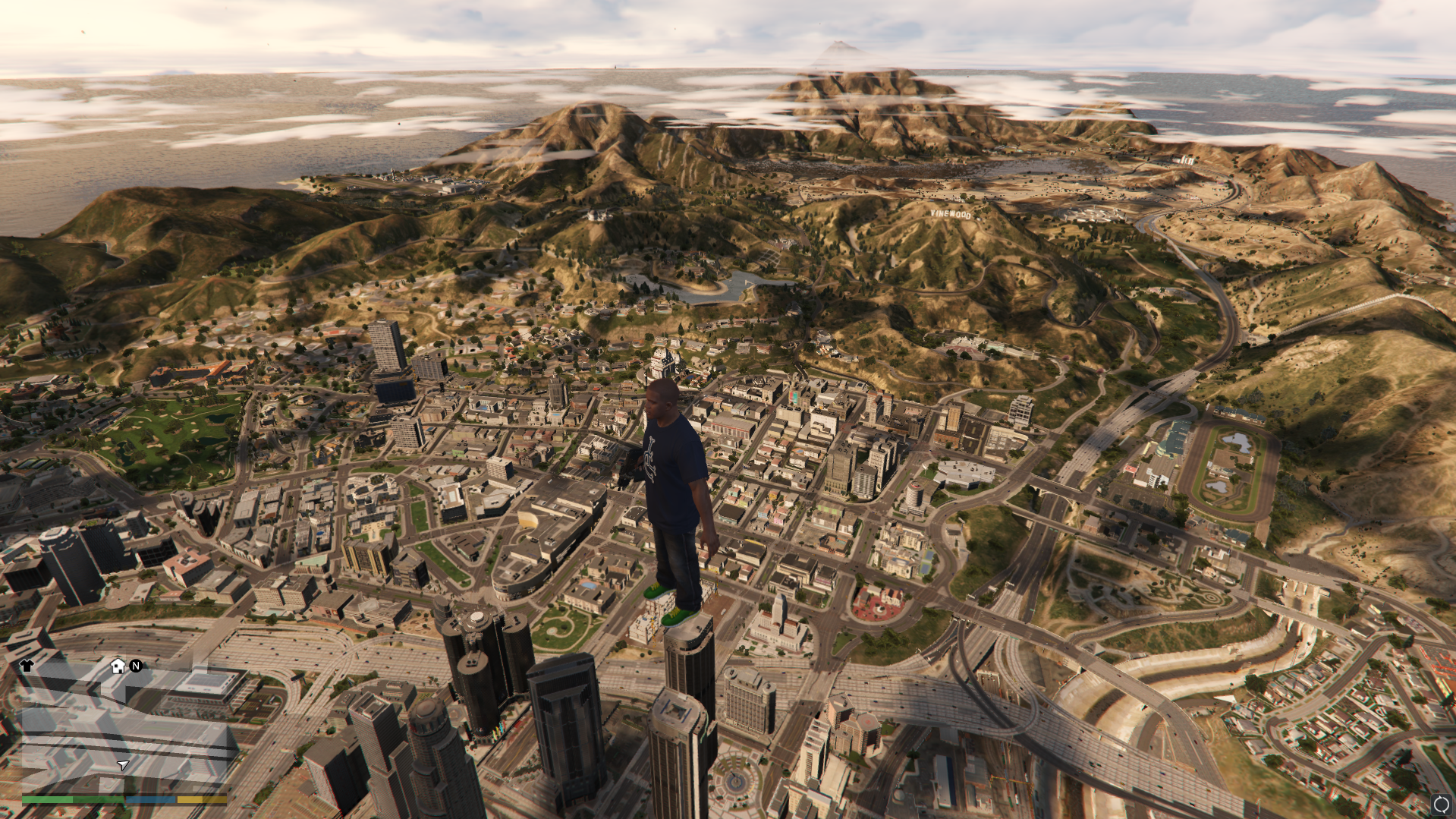Screen dimensions: 1456x819
Task: Click the clothing store t-shirt blip
Action: point(27,666)
